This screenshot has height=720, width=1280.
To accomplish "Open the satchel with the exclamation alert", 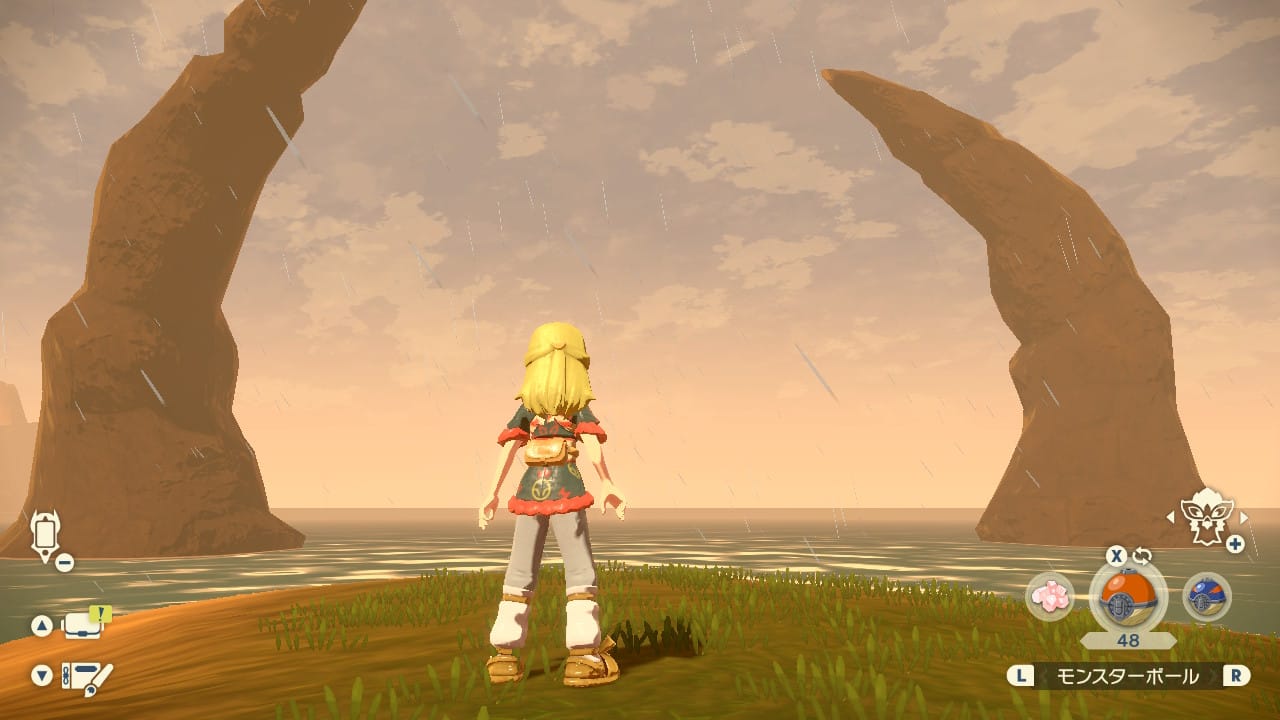I will click(84, 625).
